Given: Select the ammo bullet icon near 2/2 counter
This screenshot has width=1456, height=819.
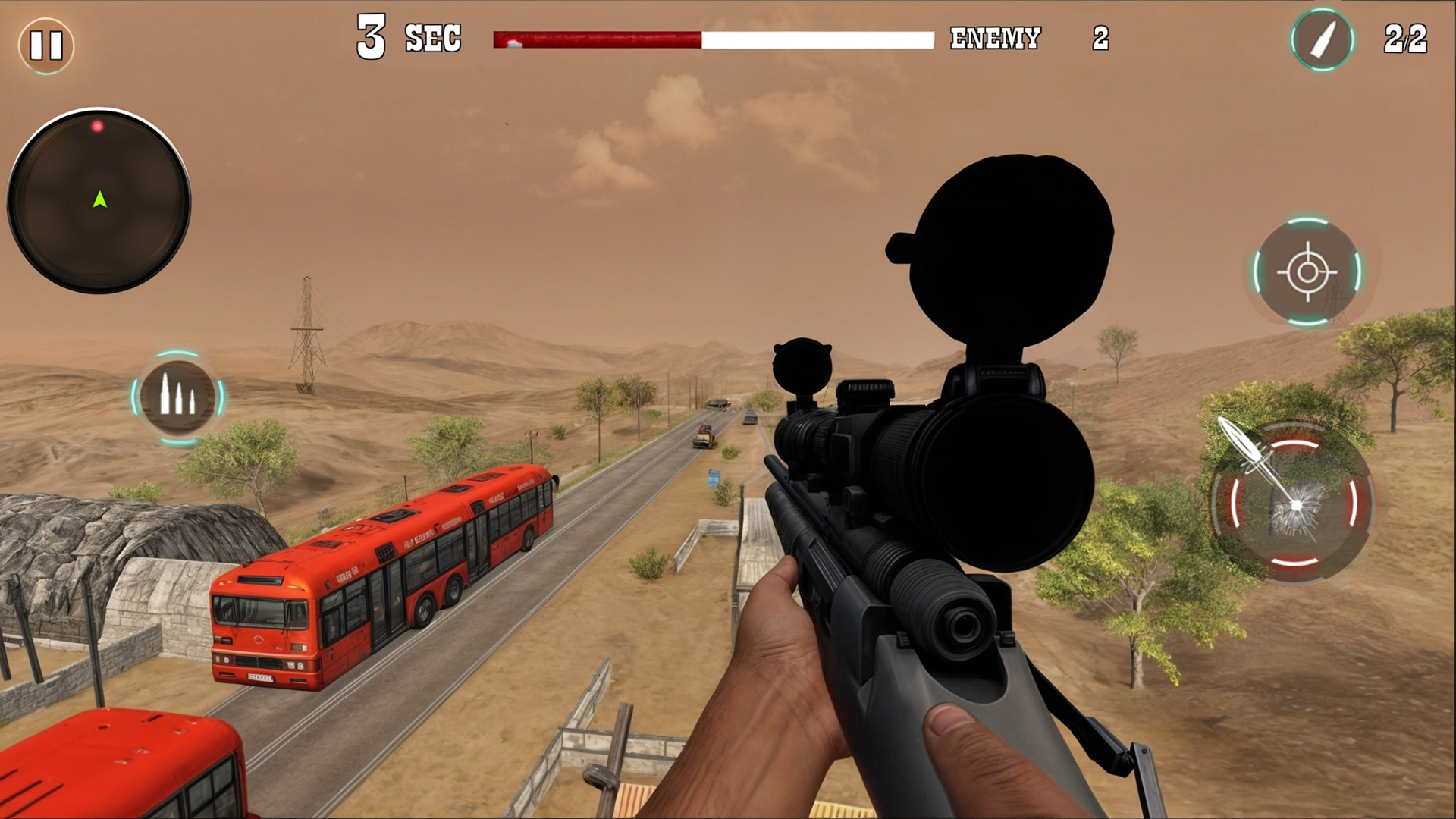Looking at the screenshot, I should tap(1321, 40).
